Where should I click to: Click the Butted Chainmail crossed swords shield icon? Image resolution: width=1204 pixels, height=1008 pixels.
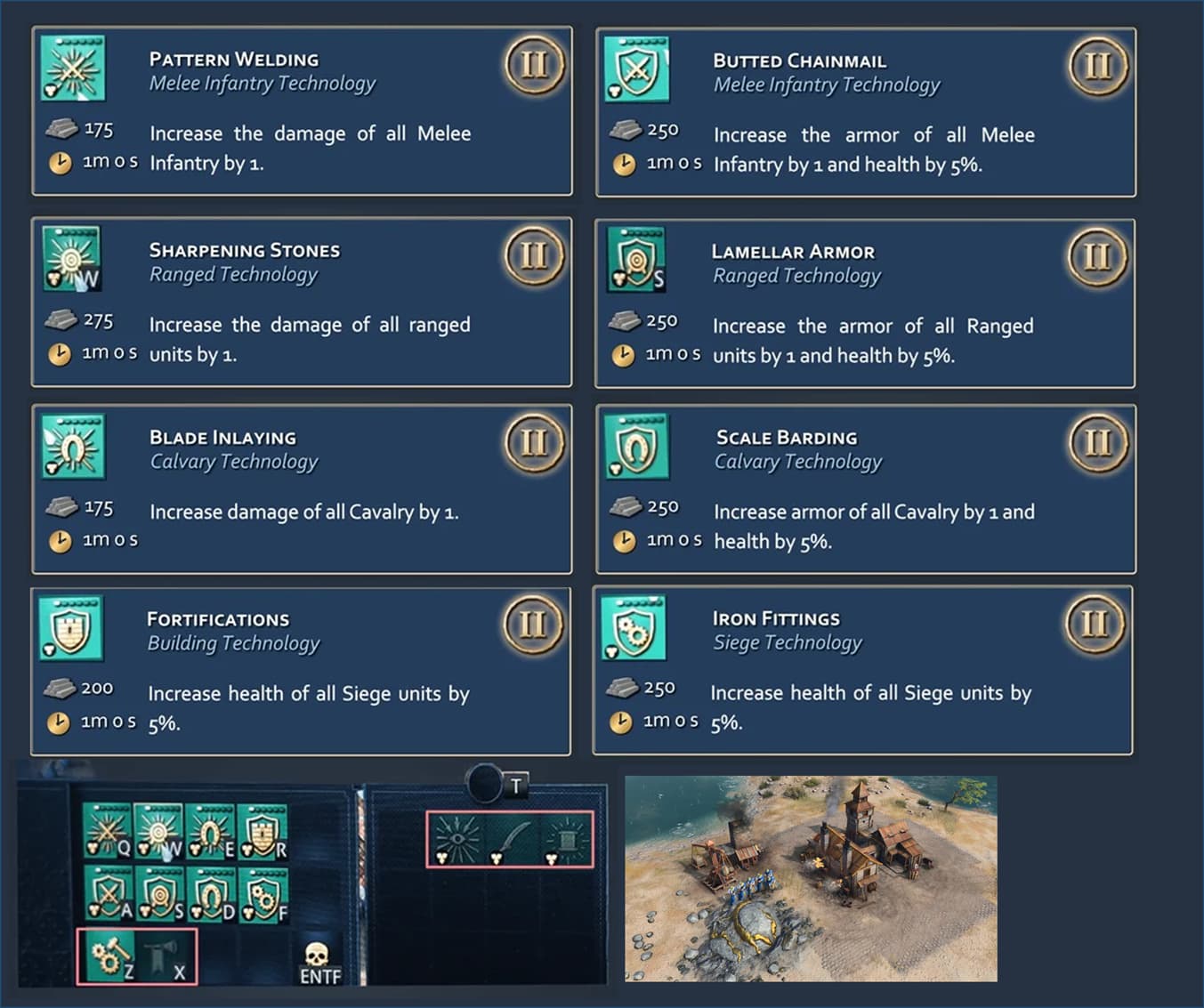(107, 893)
